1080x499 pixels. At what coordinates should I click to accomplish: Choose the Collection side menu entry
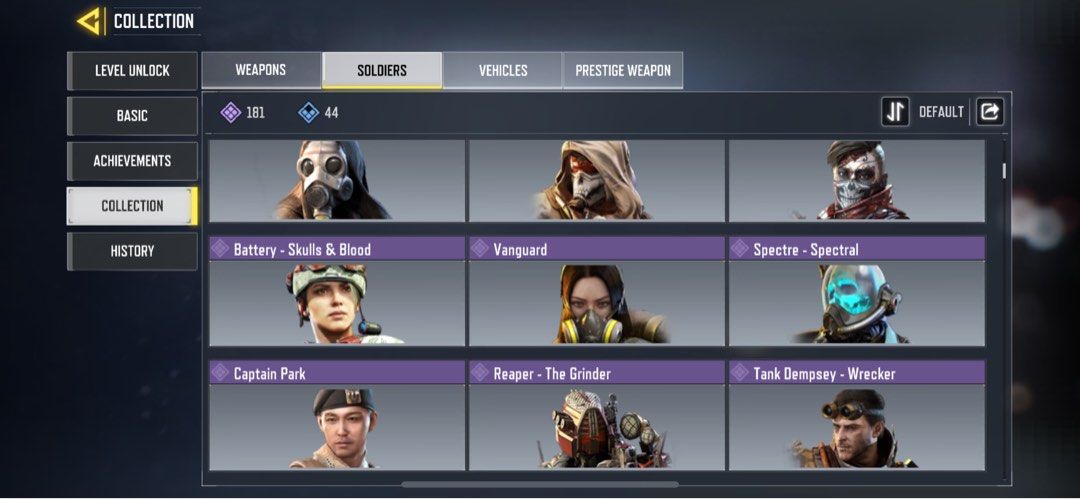(132, 206)
